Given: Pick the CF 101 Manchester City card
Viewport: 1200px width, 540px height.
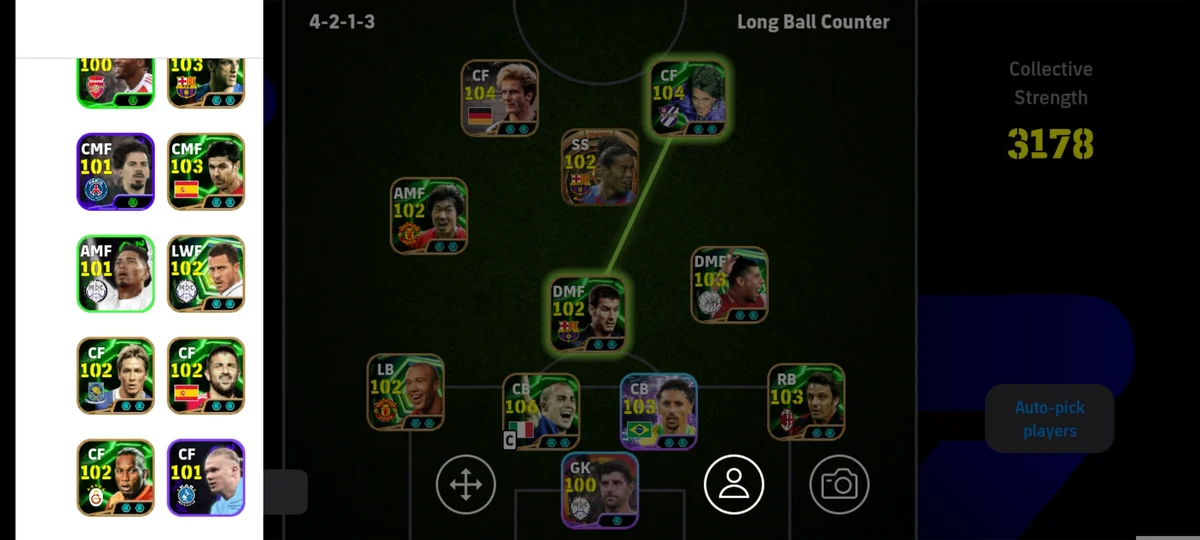Looking at the screenshot, I should [206, 478].
